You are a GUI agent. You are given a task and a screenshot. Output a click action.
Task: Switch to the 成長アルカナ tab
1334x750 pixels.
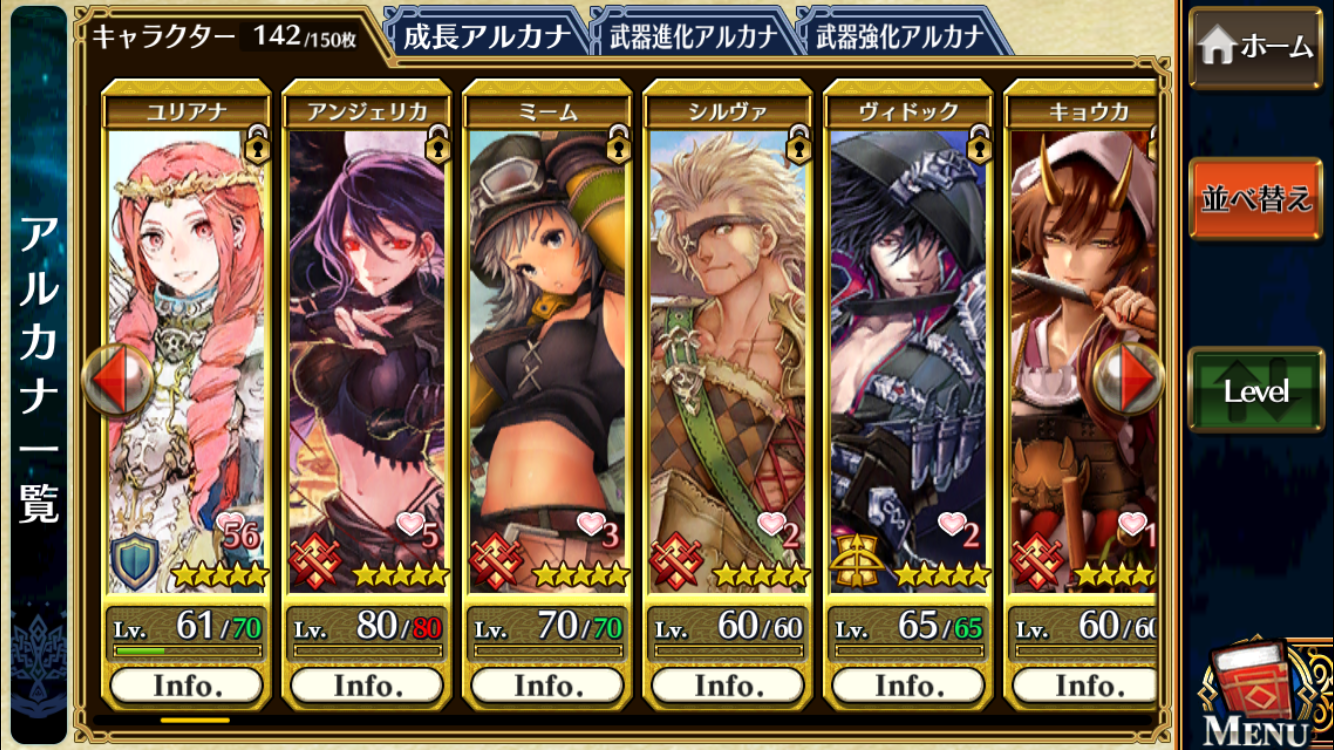(x=485, y=37)
